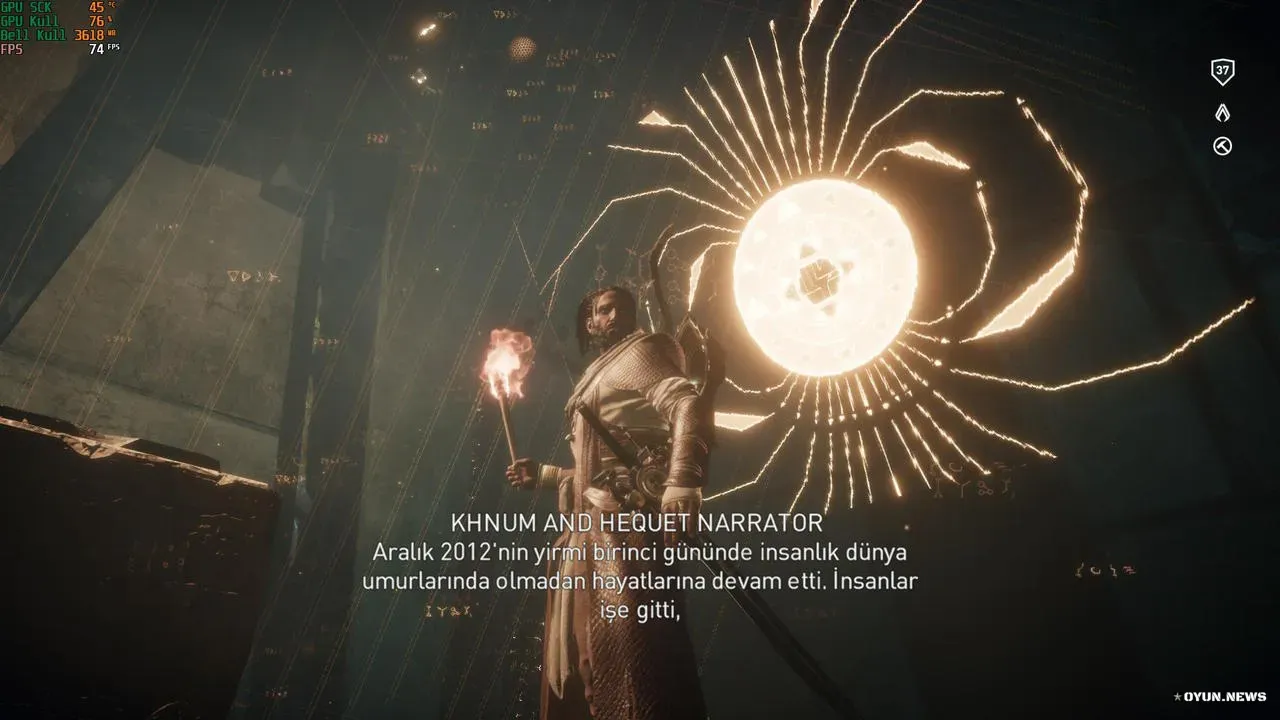The image size is (1280, 720).
Task: Click the circled hammer crafting icon
Action: click(x=1222, y=147)
